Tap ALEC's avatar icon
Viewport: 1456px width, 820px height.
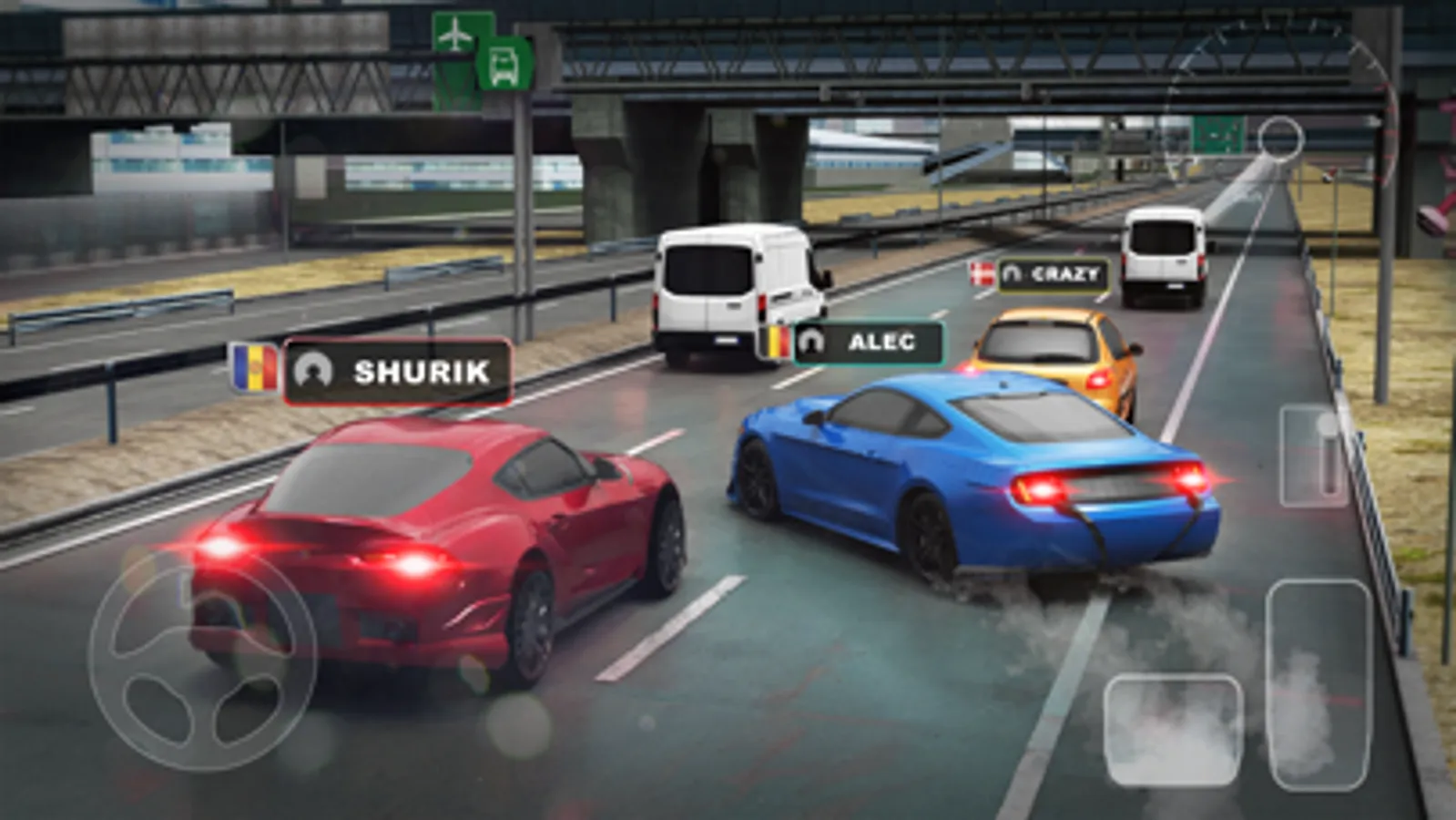pyautogui.click(x=811, y=341)
